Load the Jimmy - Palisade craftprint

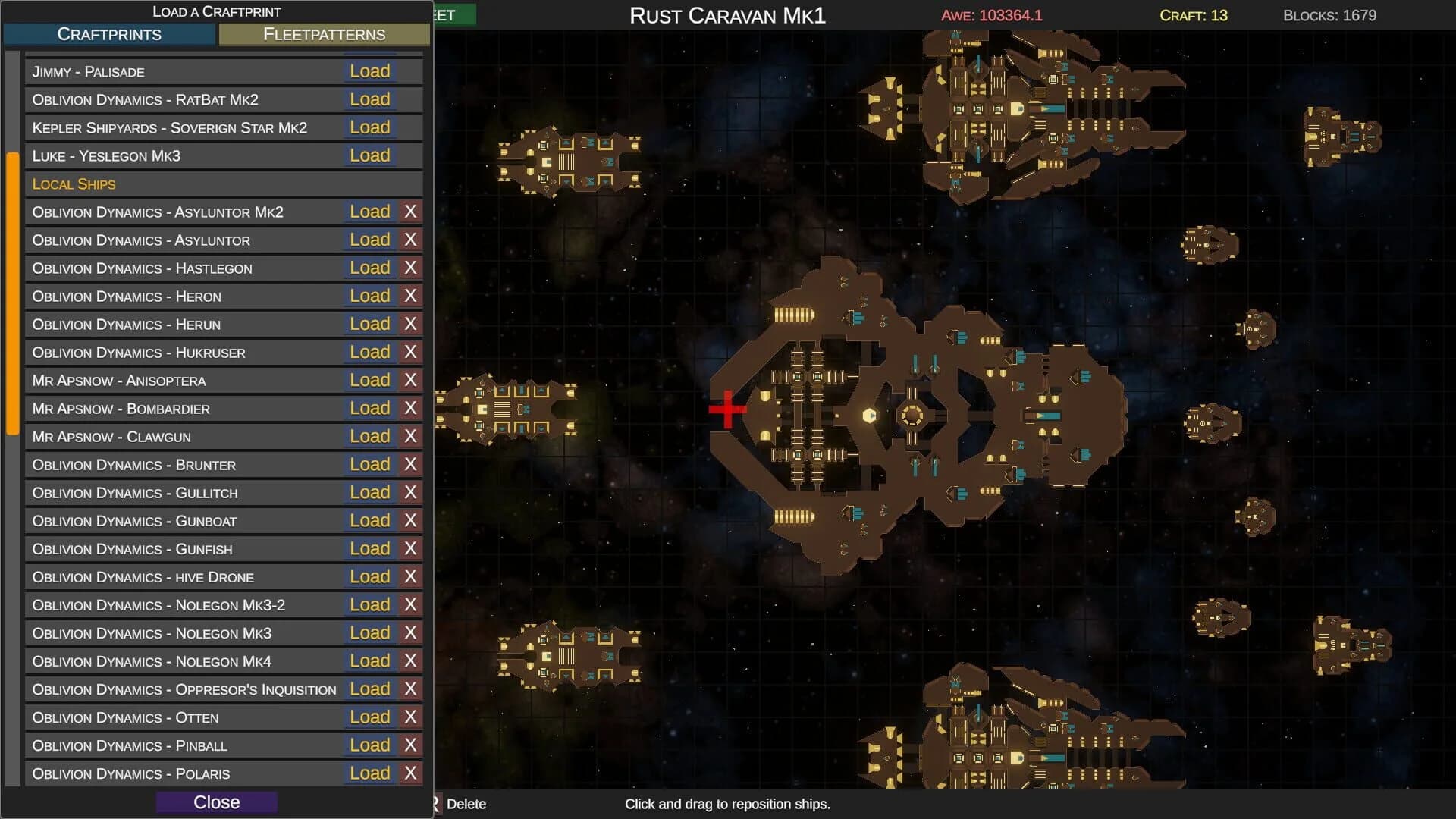(x=370, y=71)
